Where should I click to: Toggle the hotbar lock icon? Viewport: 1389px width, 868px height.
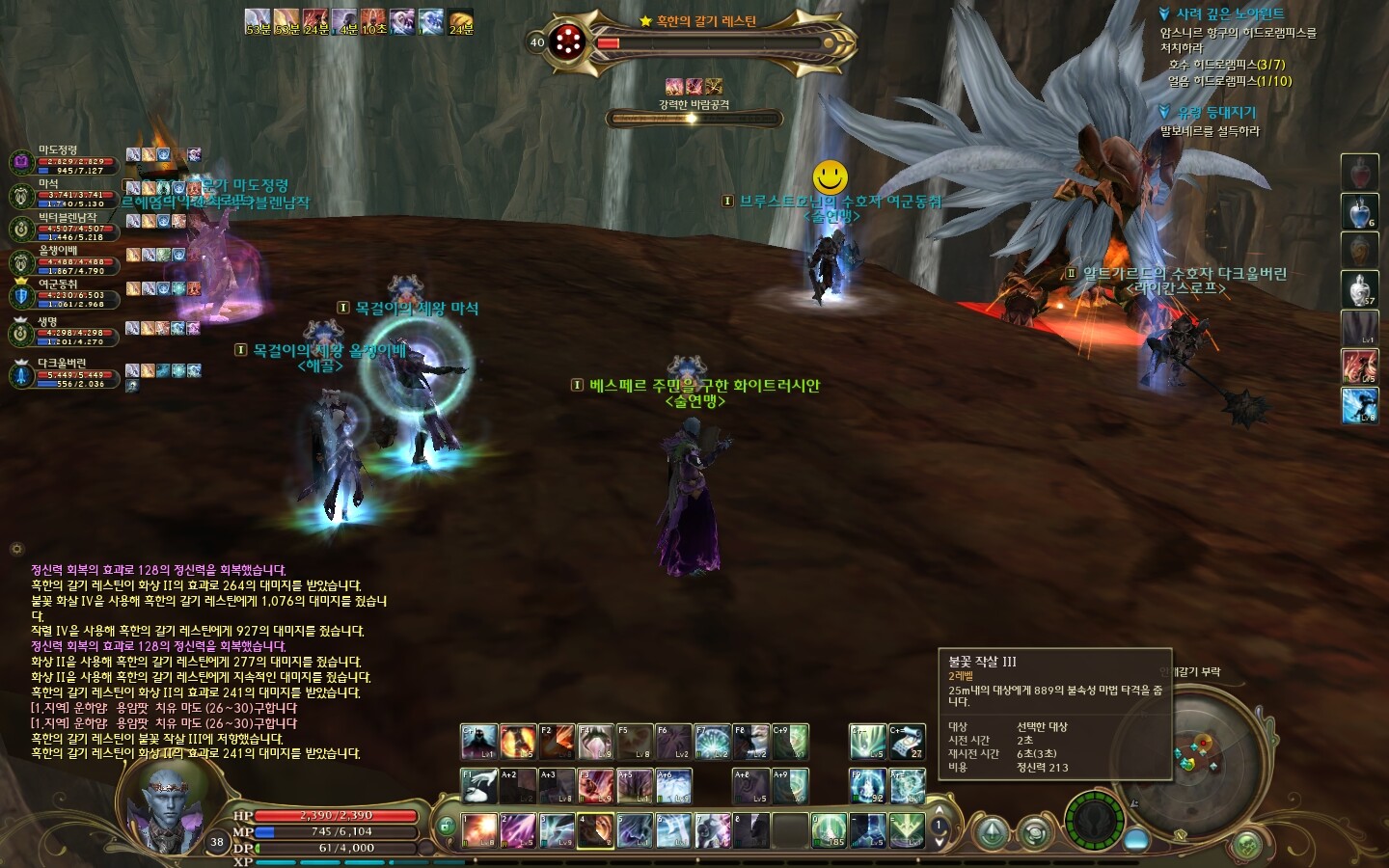446,826
